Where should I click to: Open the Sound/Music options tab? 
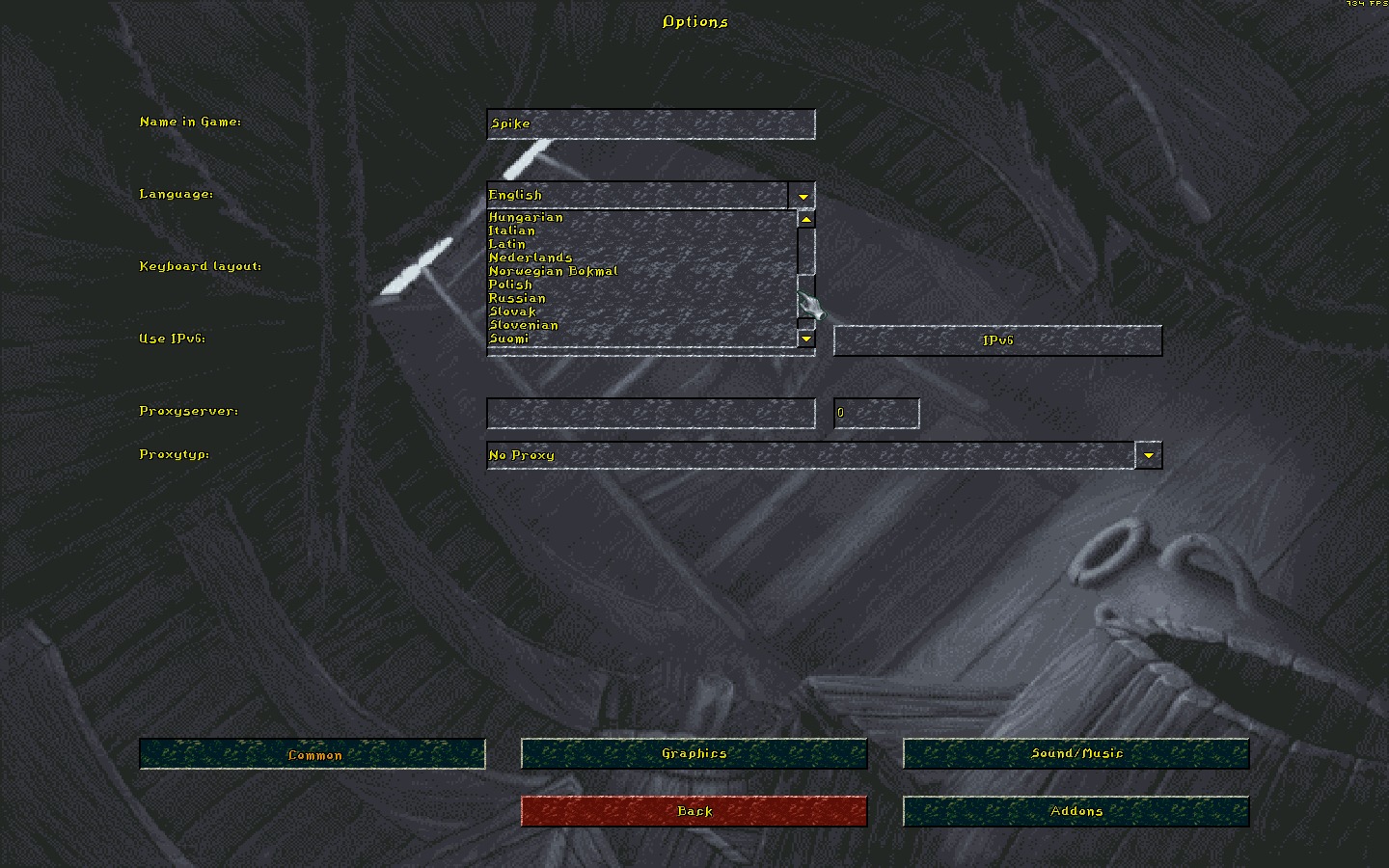(1076, 753)
